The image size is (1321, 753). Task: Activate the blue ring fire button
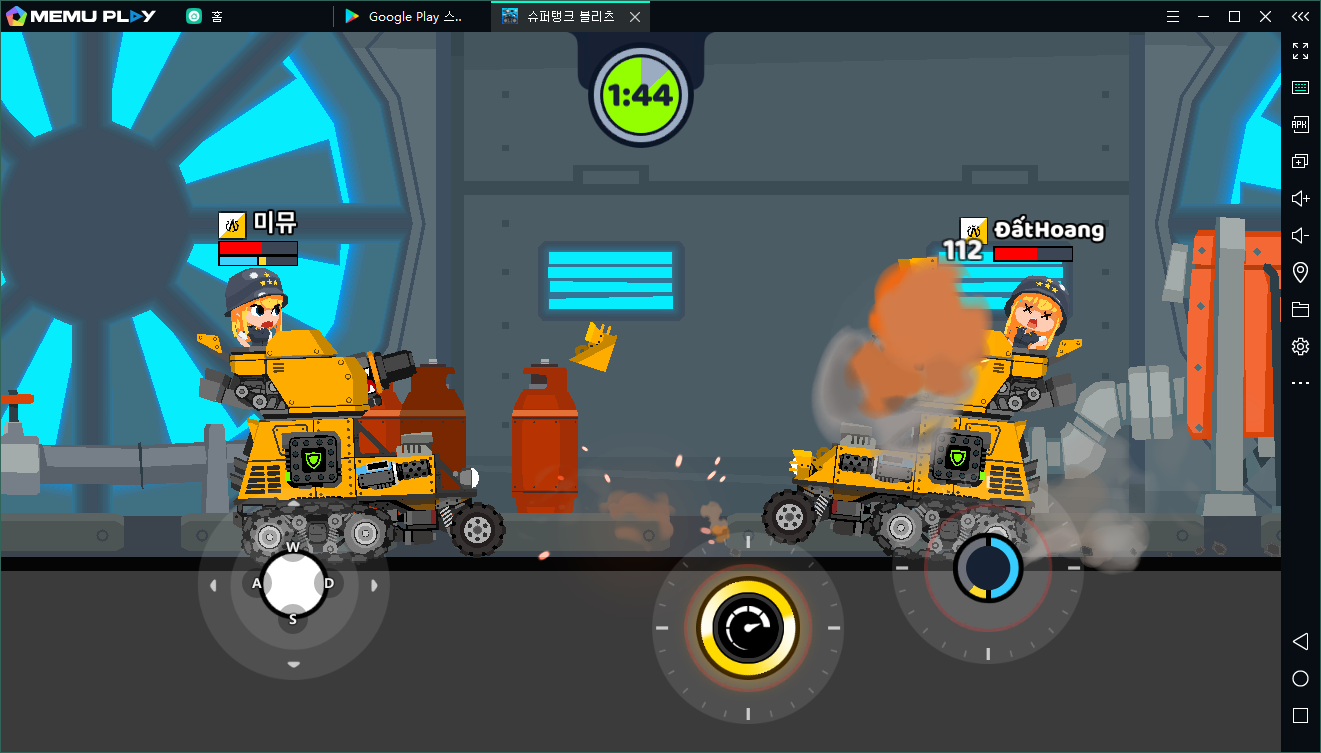[987, 567]
